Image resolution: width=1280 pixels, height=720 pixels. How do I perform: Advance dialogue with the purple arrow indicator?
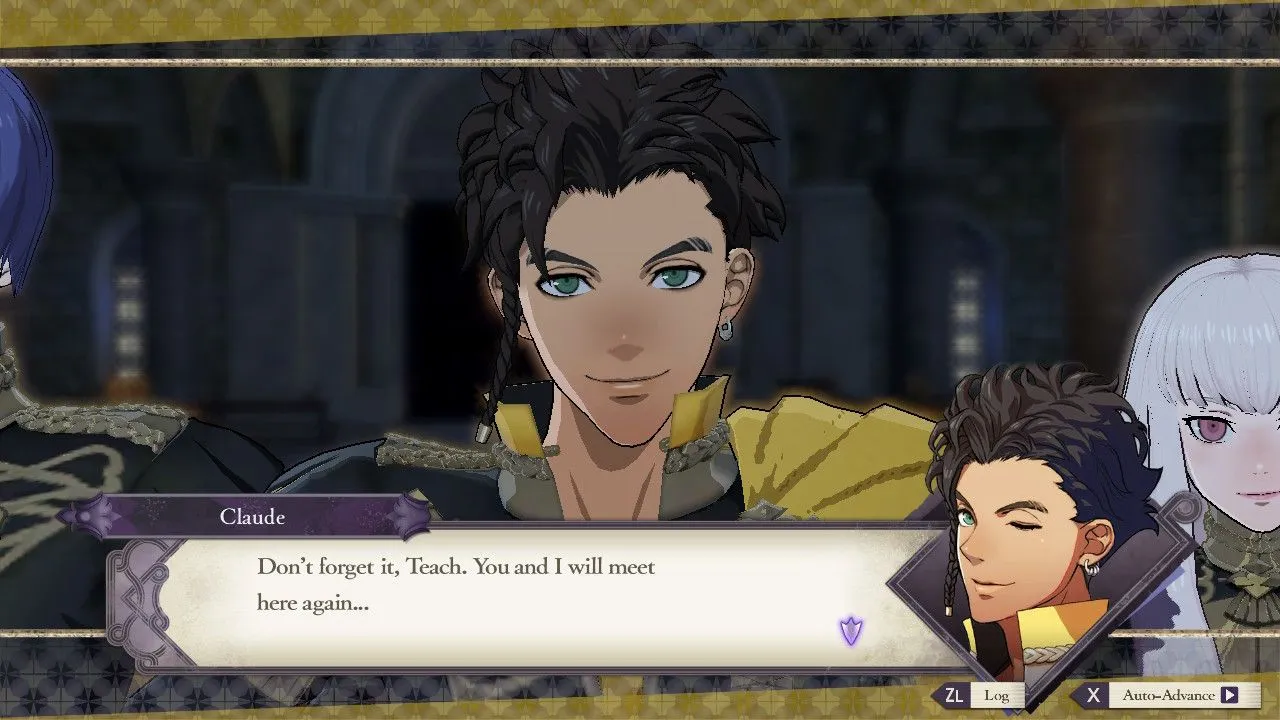[851, 631]
